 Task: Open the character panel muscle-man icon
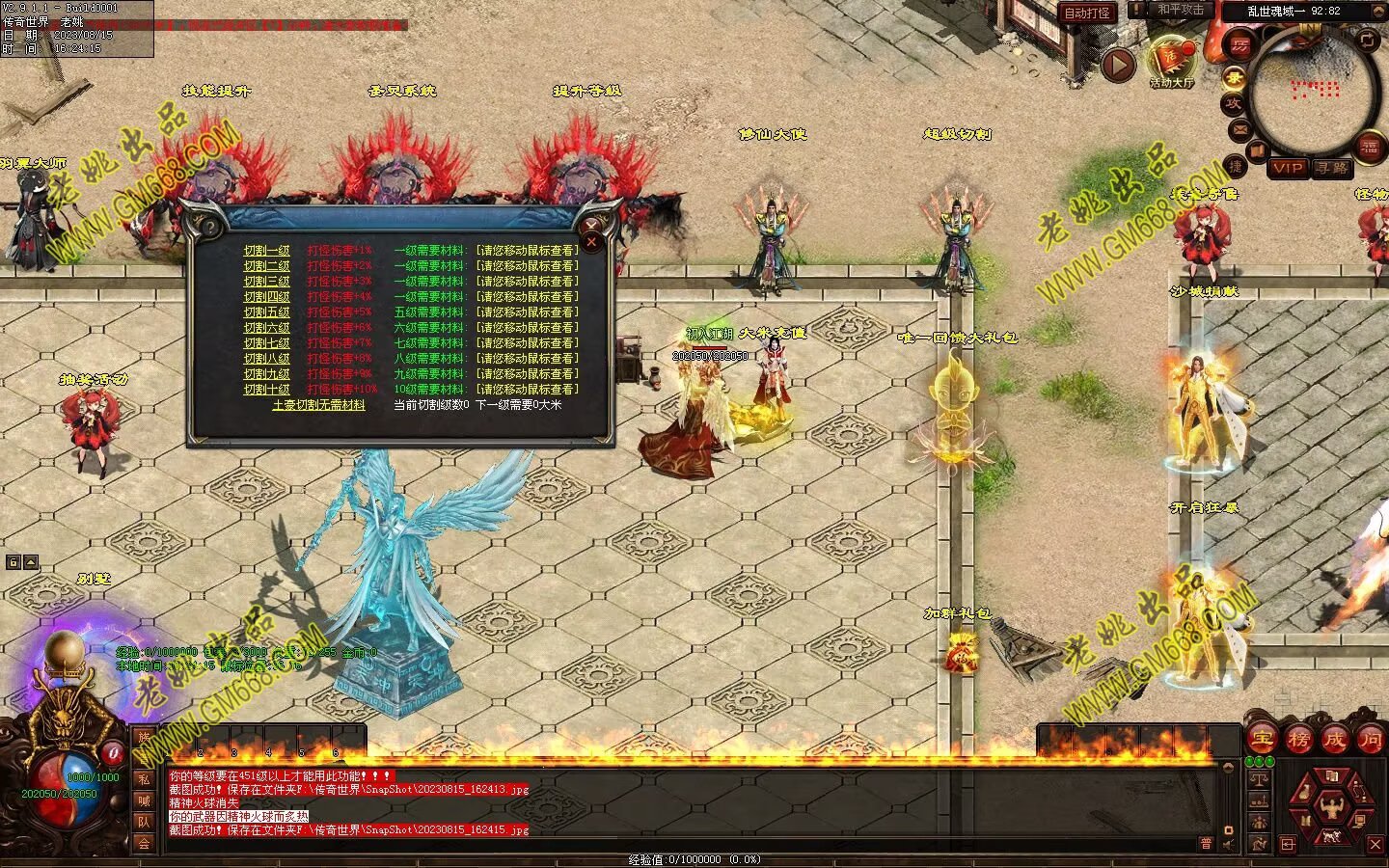tap(1332, 803)
